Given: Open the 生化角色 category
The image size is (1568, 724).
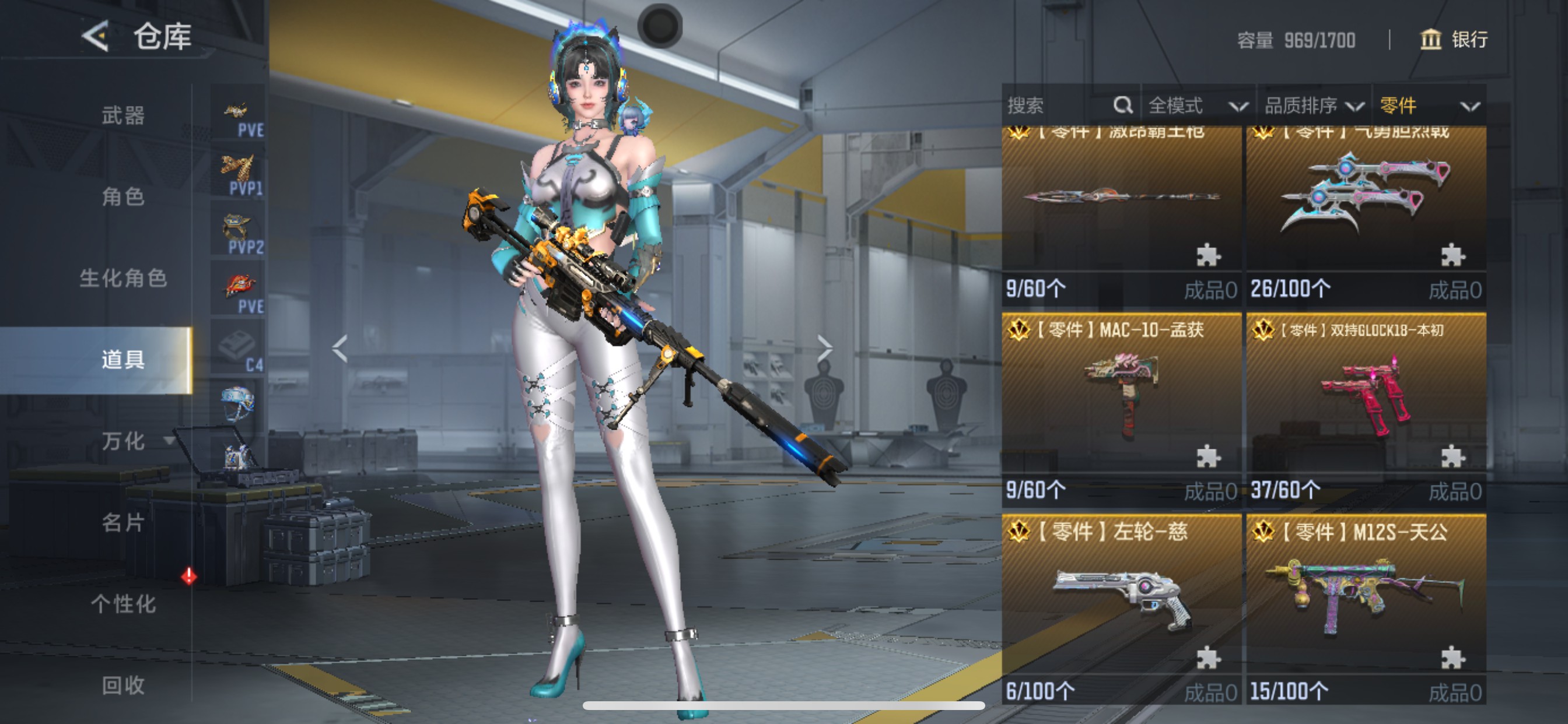Looking at the screenshot, I should (x=123, y=278).
